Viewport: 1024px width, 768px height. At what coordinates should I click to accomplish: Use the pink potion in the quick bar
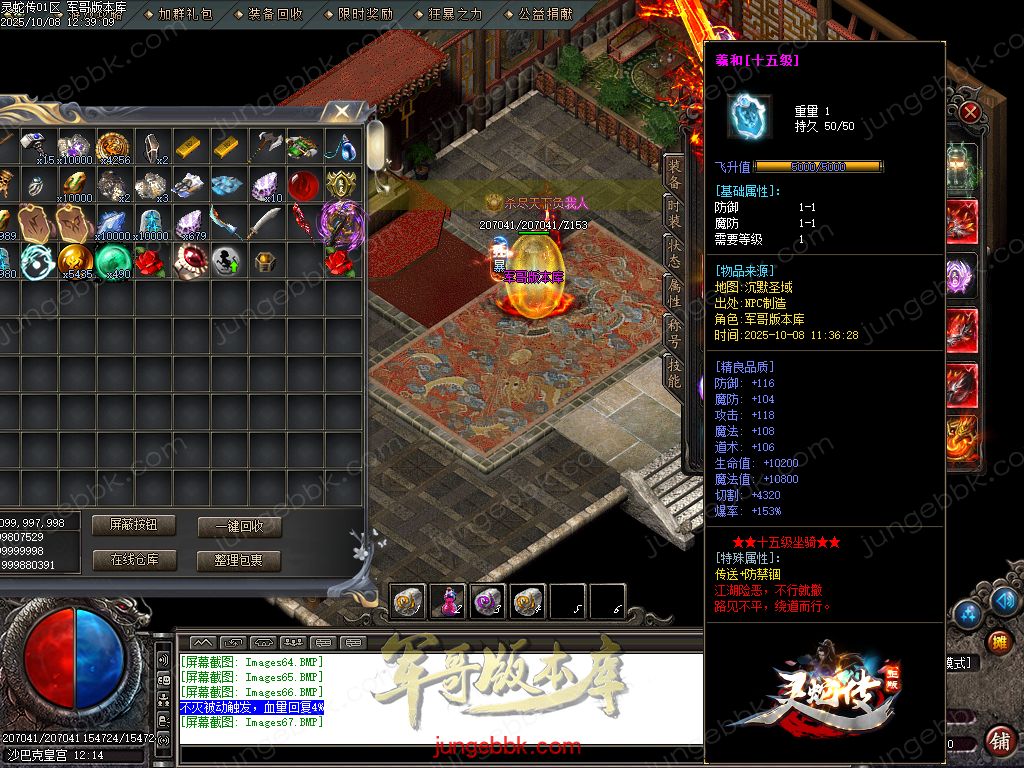point(447,601)
